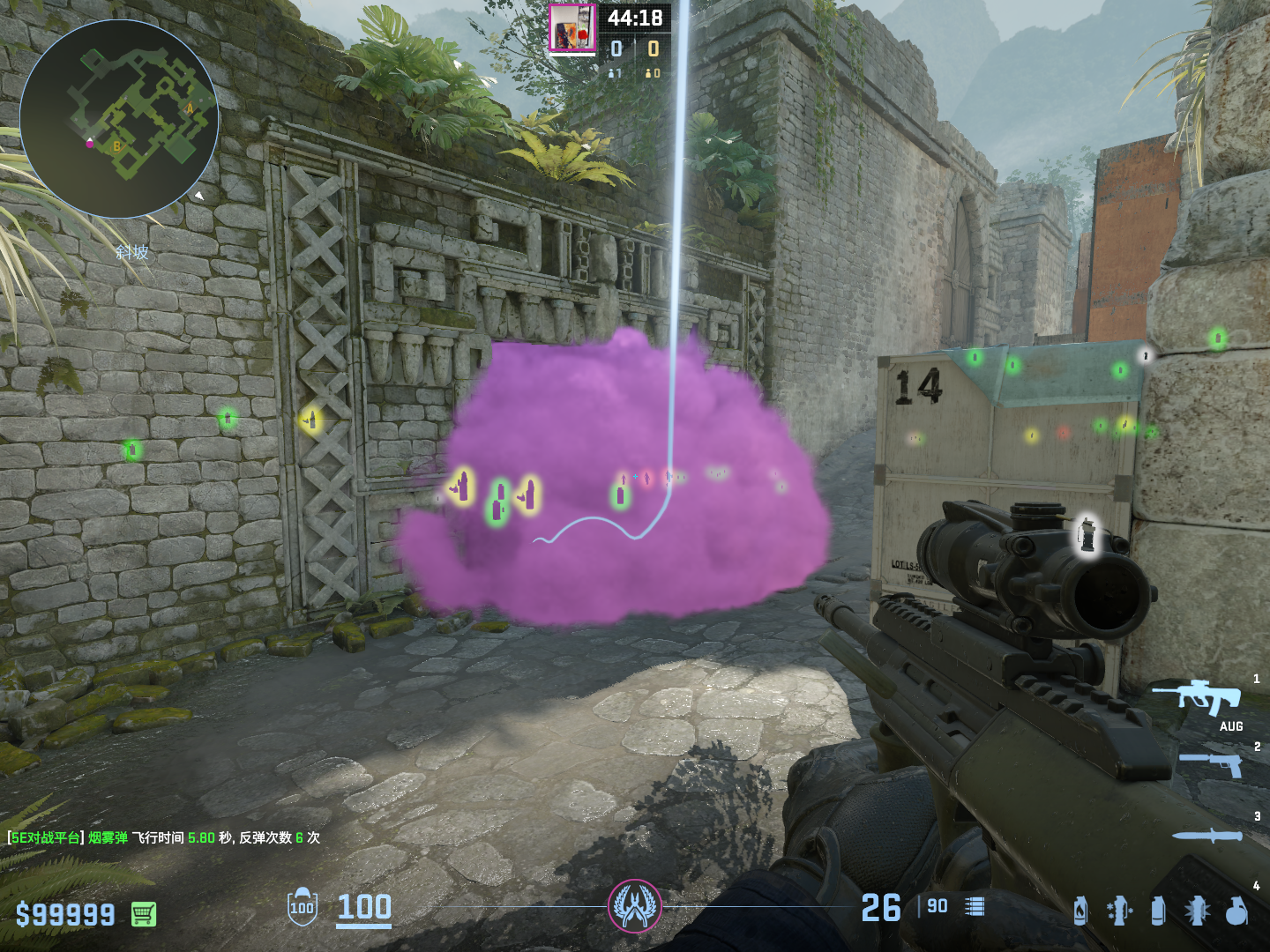The image size is (1270, 952).
Task: Switch to the silenced pistol slot
Action: pyautogui.click(x=1209, y=763)
